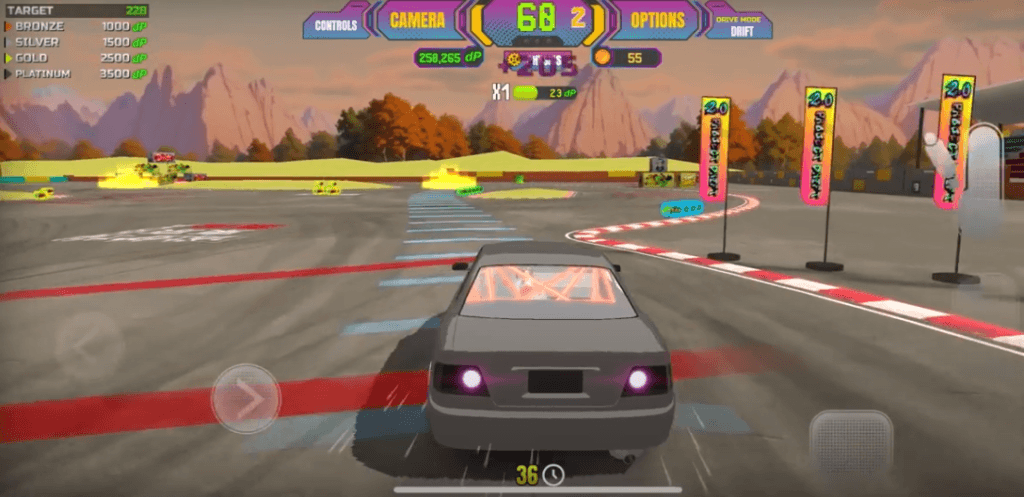Open the Options menu
The image size is (1024, 497).
[657, 20]
